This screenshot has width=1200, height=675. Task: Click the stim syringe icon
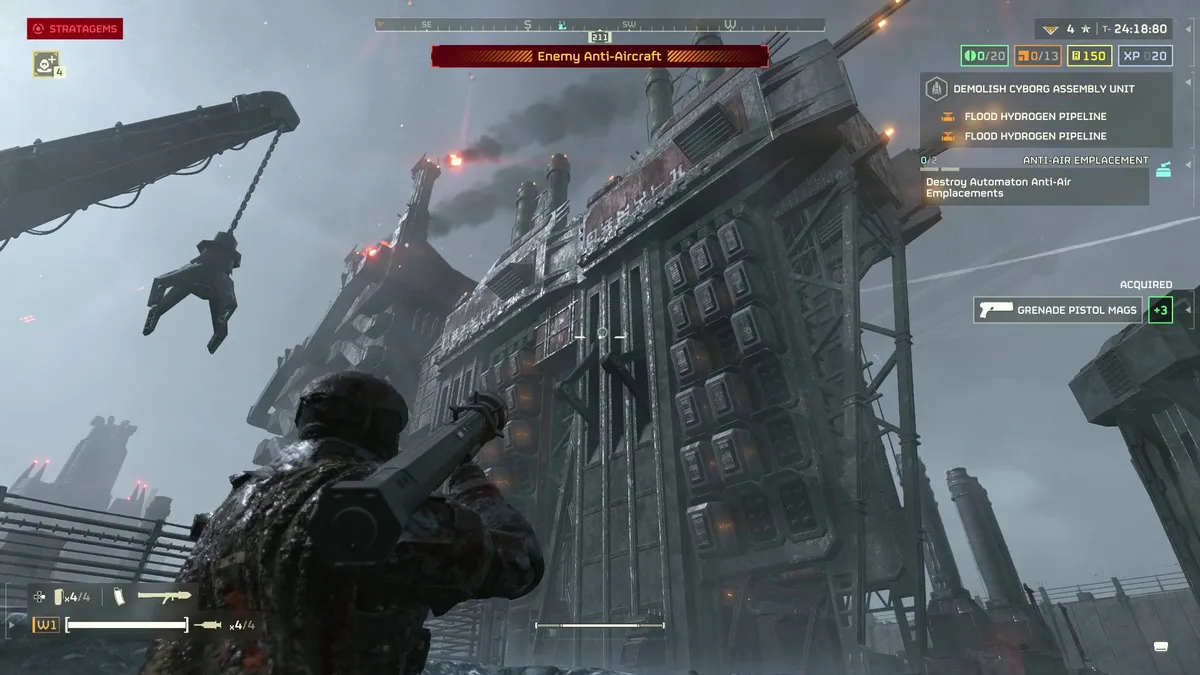[x=209, y=625]
